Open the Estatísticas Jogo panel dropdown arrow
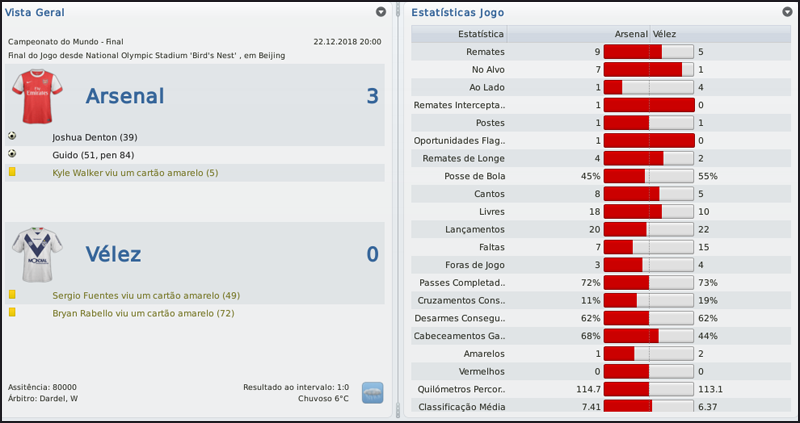800x423 pixels. [x=788, y=12]
